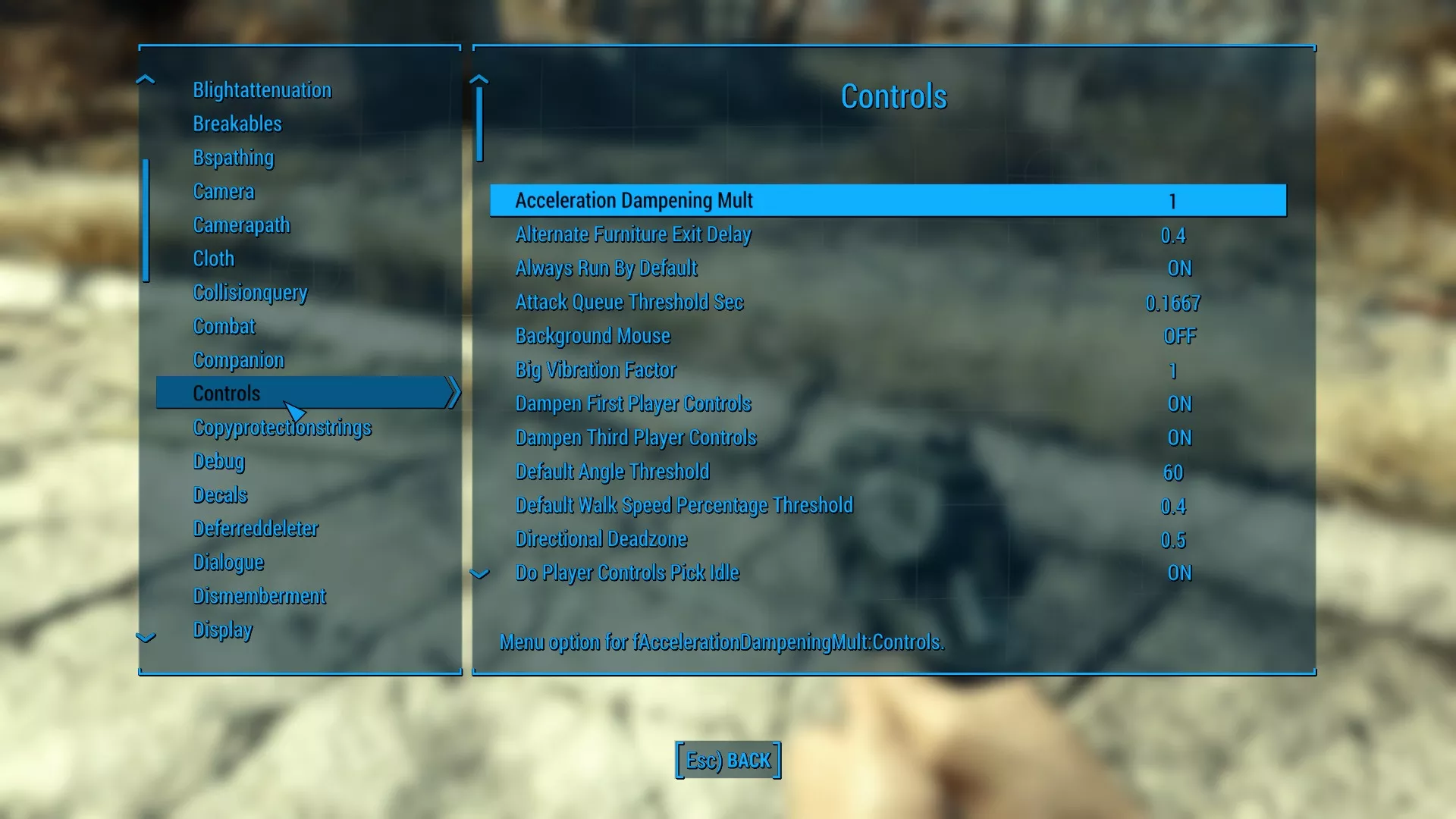The width and height of the screenshot is (1456, 819).
Task: Open the Blightattenuation category
Action: (262, 90)
